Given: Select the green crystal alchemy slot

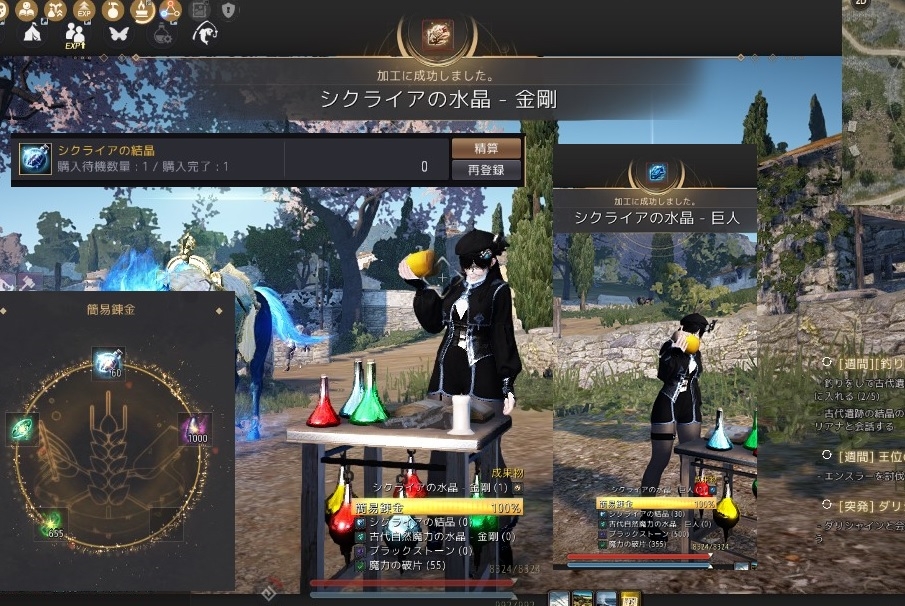Looking at the screenshot, I should 20,428.
